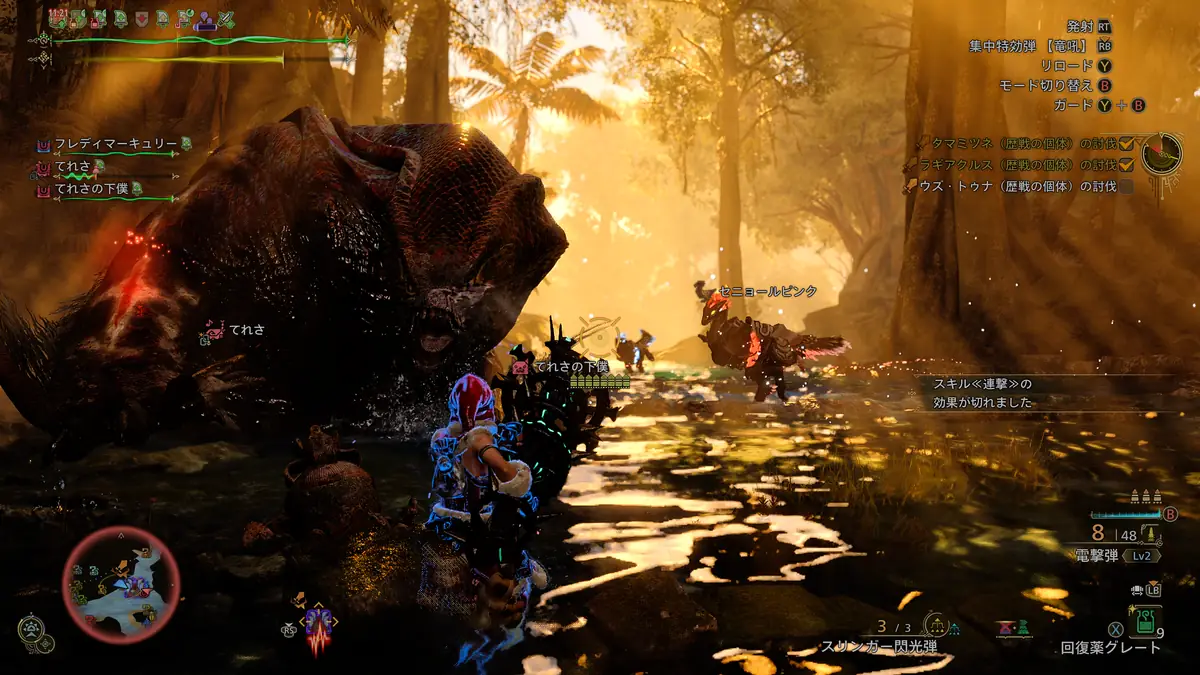Viewport: 1200px width, 675px height.
Task: Click the round quest timer gauge
Action: (1162, 153)
